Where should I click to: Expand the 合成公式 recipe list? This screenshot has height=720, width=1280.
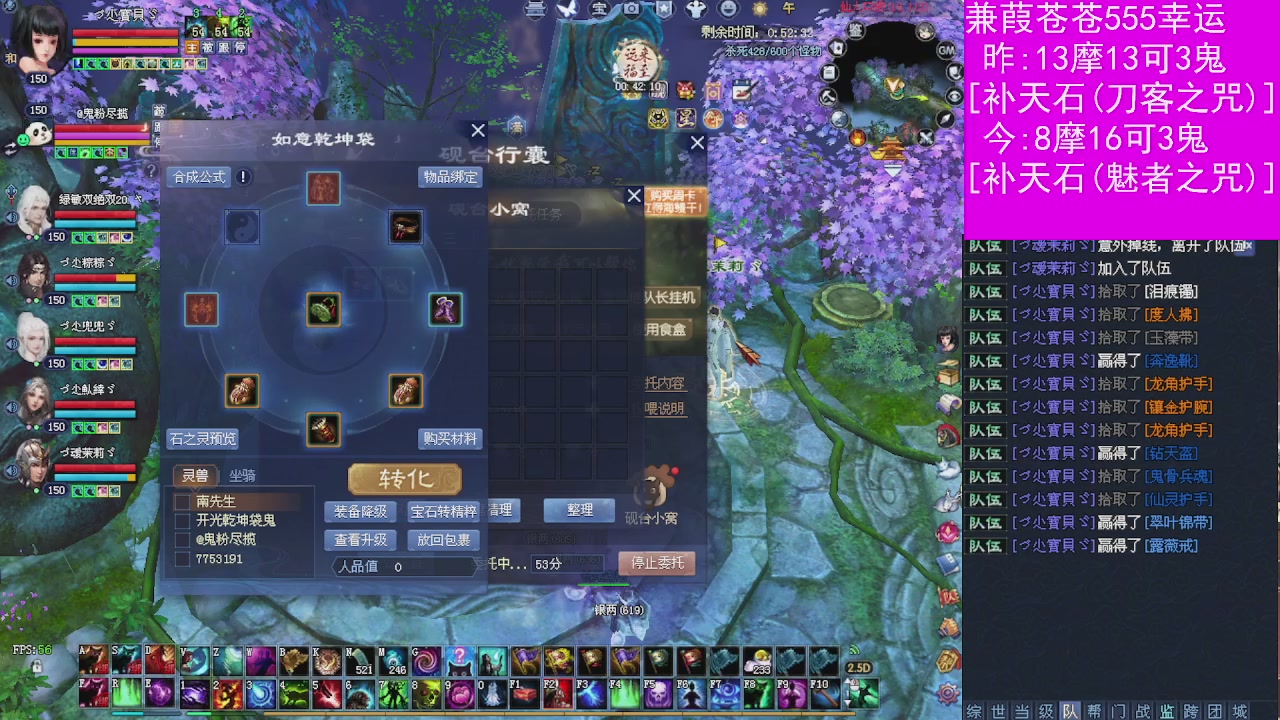click(200, 177)
